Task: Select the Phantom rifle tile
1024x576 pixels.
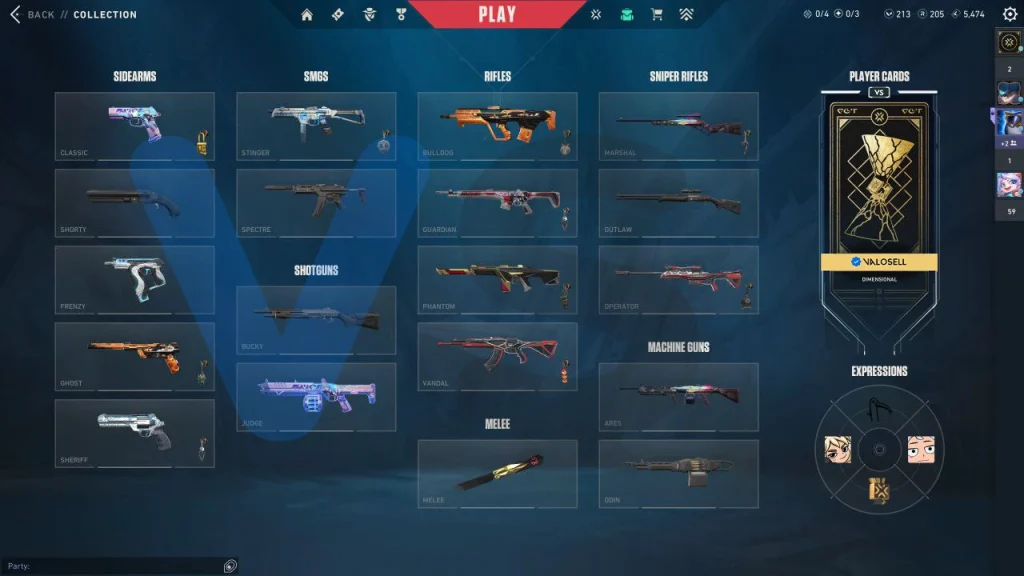Action: point(497,279)
